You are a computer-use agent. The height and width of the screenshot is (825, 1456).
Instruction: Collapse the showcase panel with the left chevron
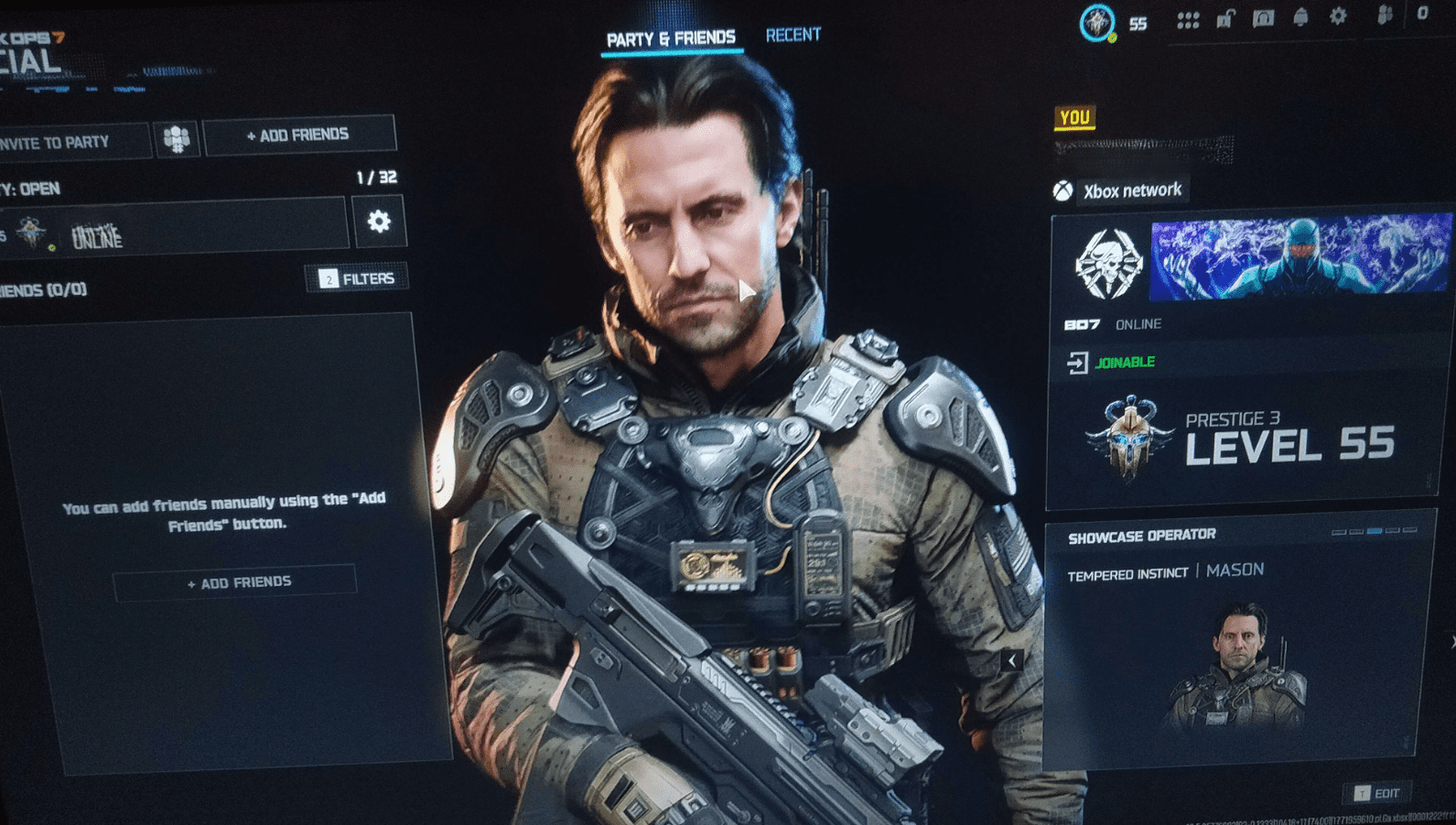point(1013,658)
